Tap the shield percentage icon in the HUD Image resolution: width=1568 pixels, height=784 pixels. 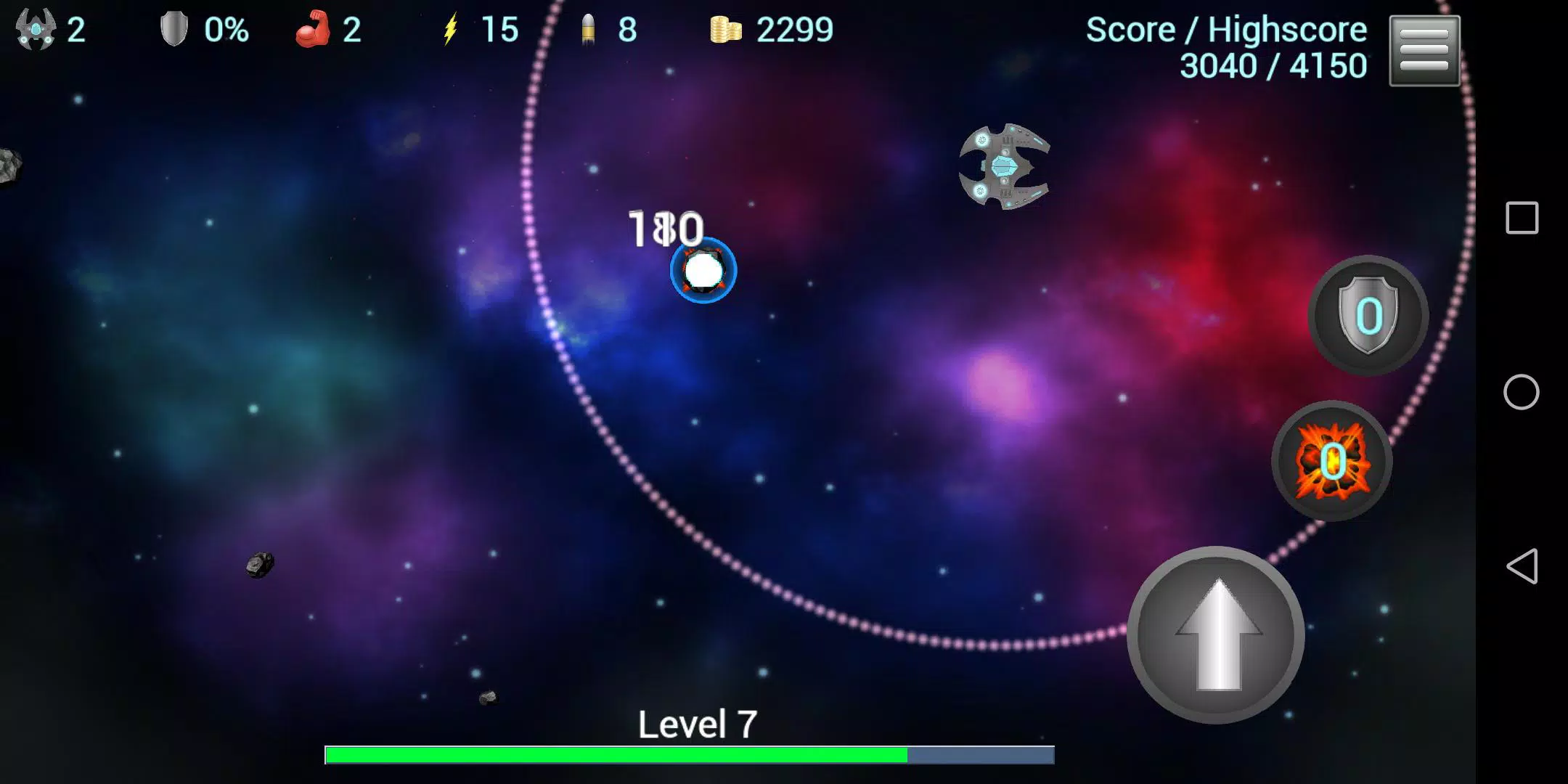(174, 29)
